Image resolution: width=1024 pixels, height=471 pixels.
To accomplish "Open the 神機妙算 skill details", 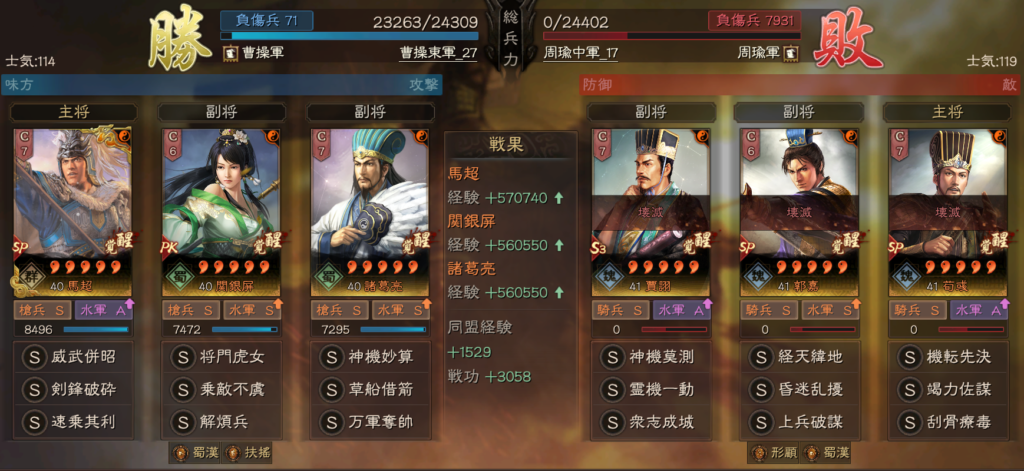I will [x=370, y=357].
